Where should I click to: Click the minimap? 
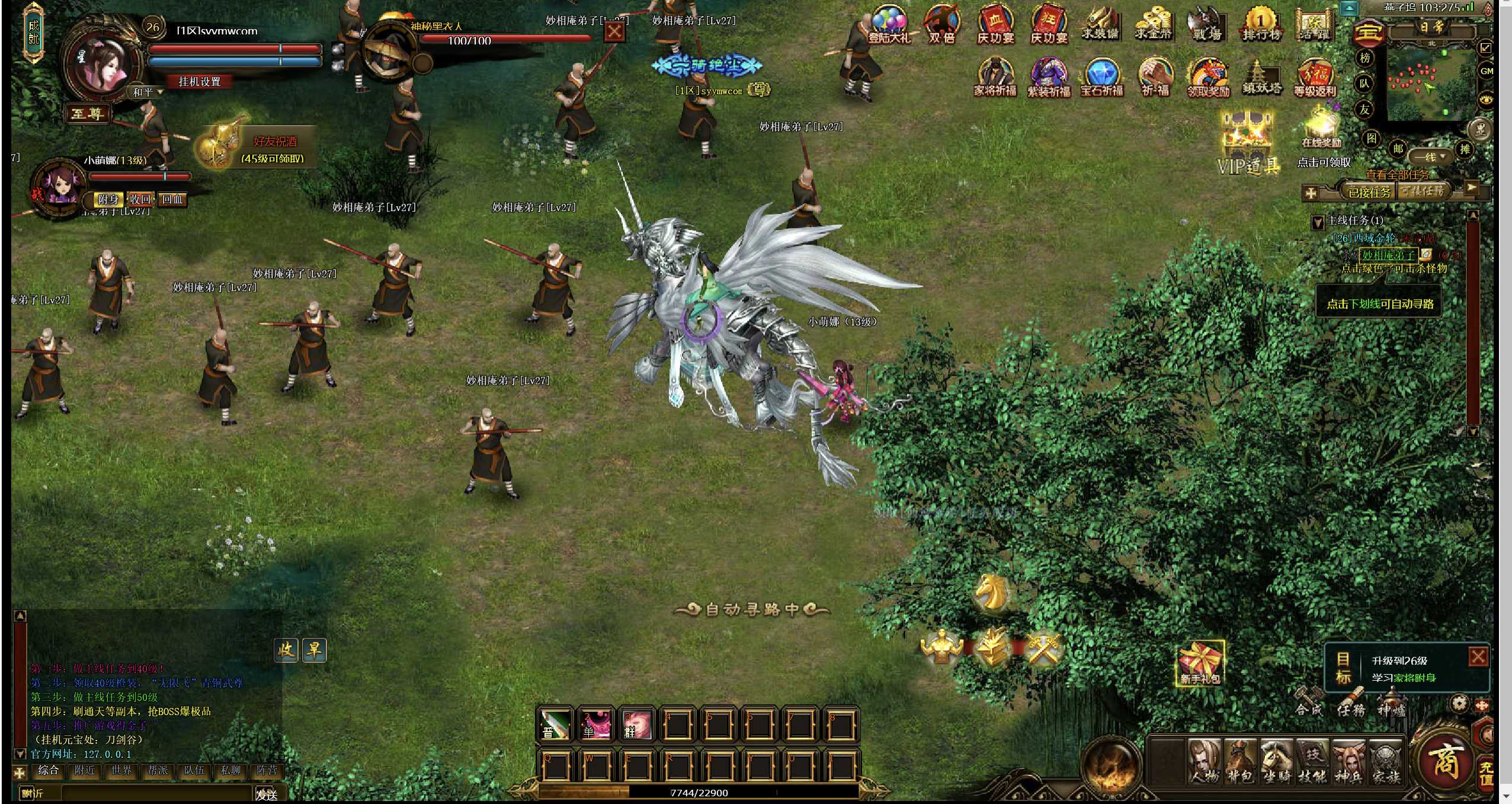1430,85
